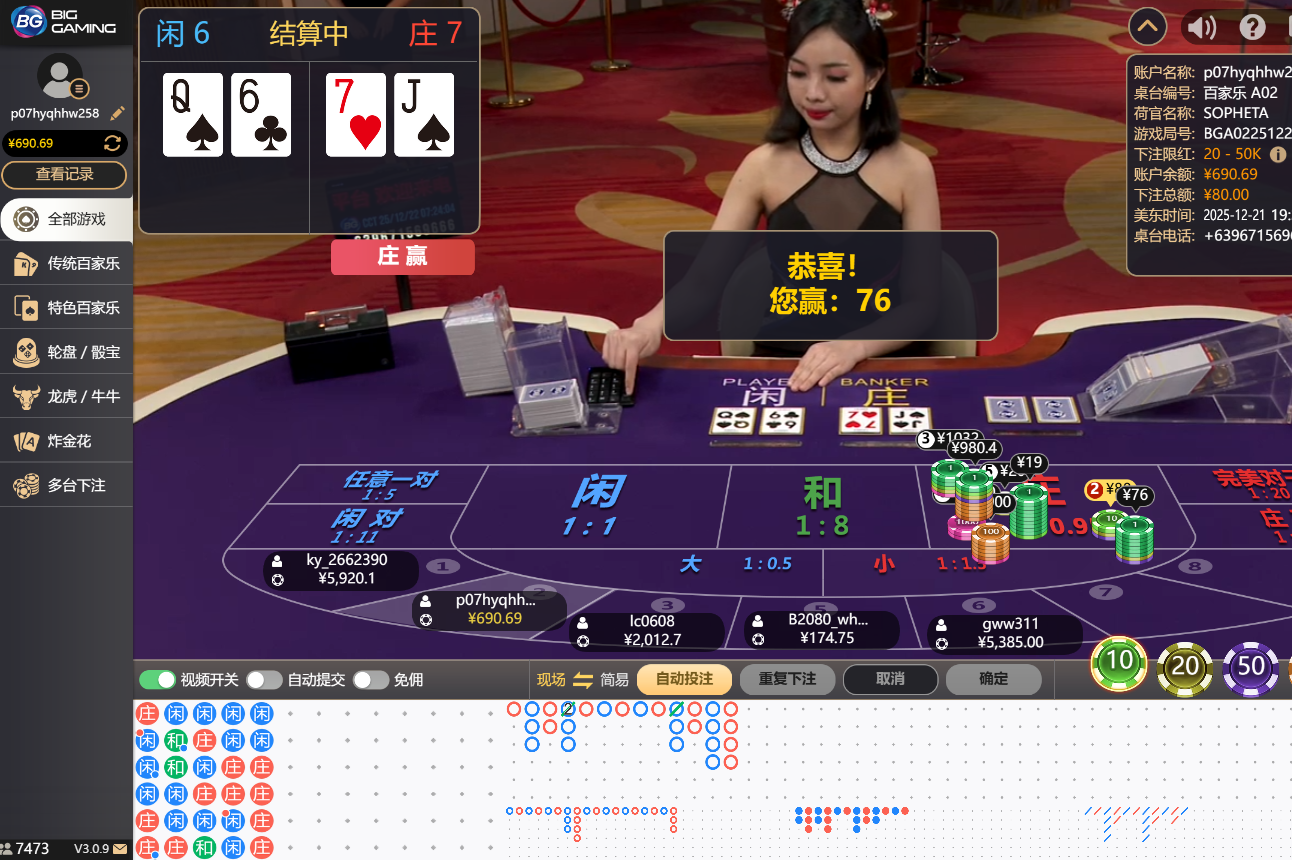Image resolution: width=1292 pixels, height=860 pixels.
Task: Refresh the account balance
Action: click(110, 143)
